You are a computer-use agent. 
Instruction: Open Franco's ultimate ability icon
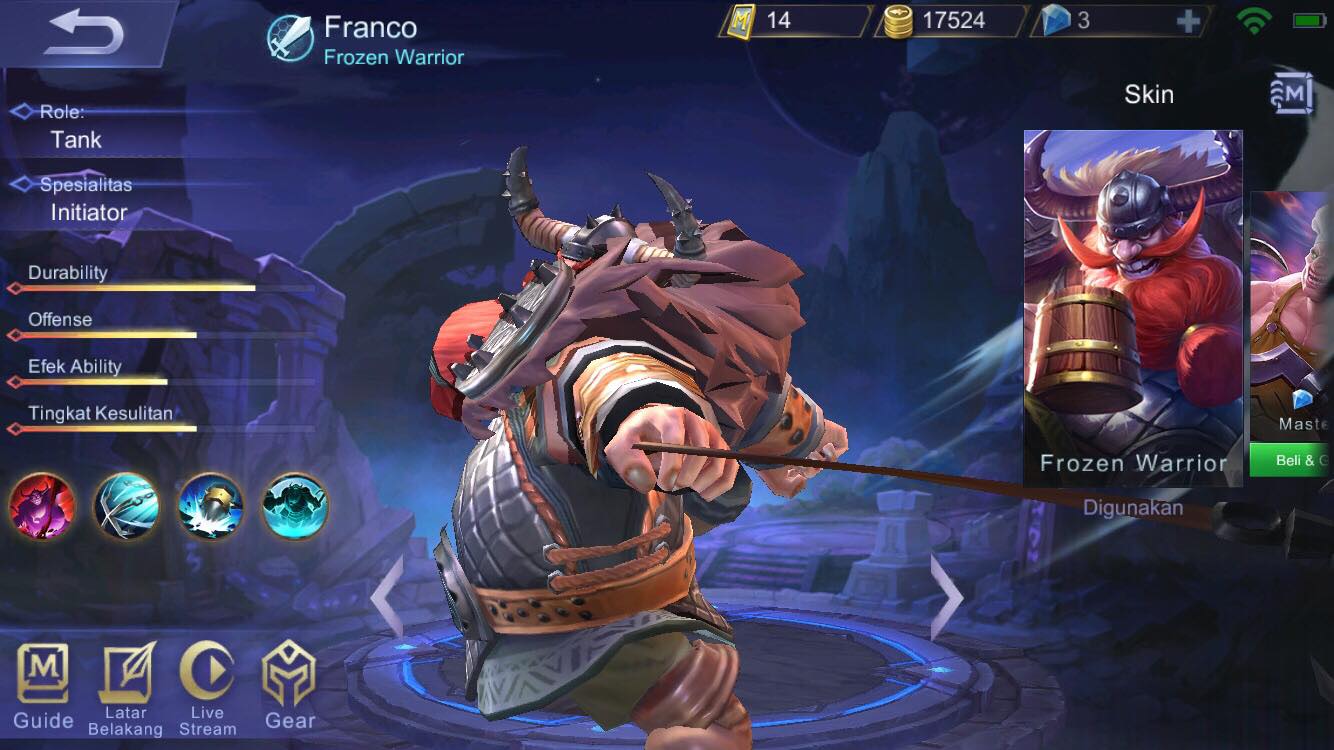pyautogui.click(x=295, y=507)
